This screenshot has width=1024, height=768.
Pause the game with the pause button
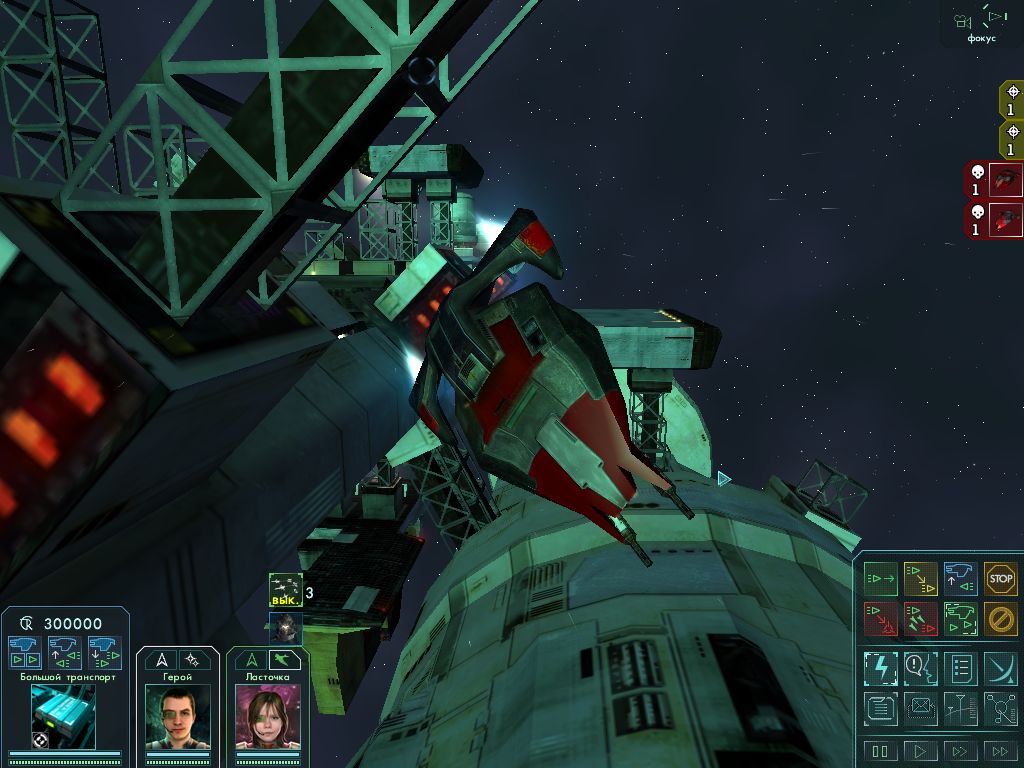pyautogui.click(x=880, y=750)
